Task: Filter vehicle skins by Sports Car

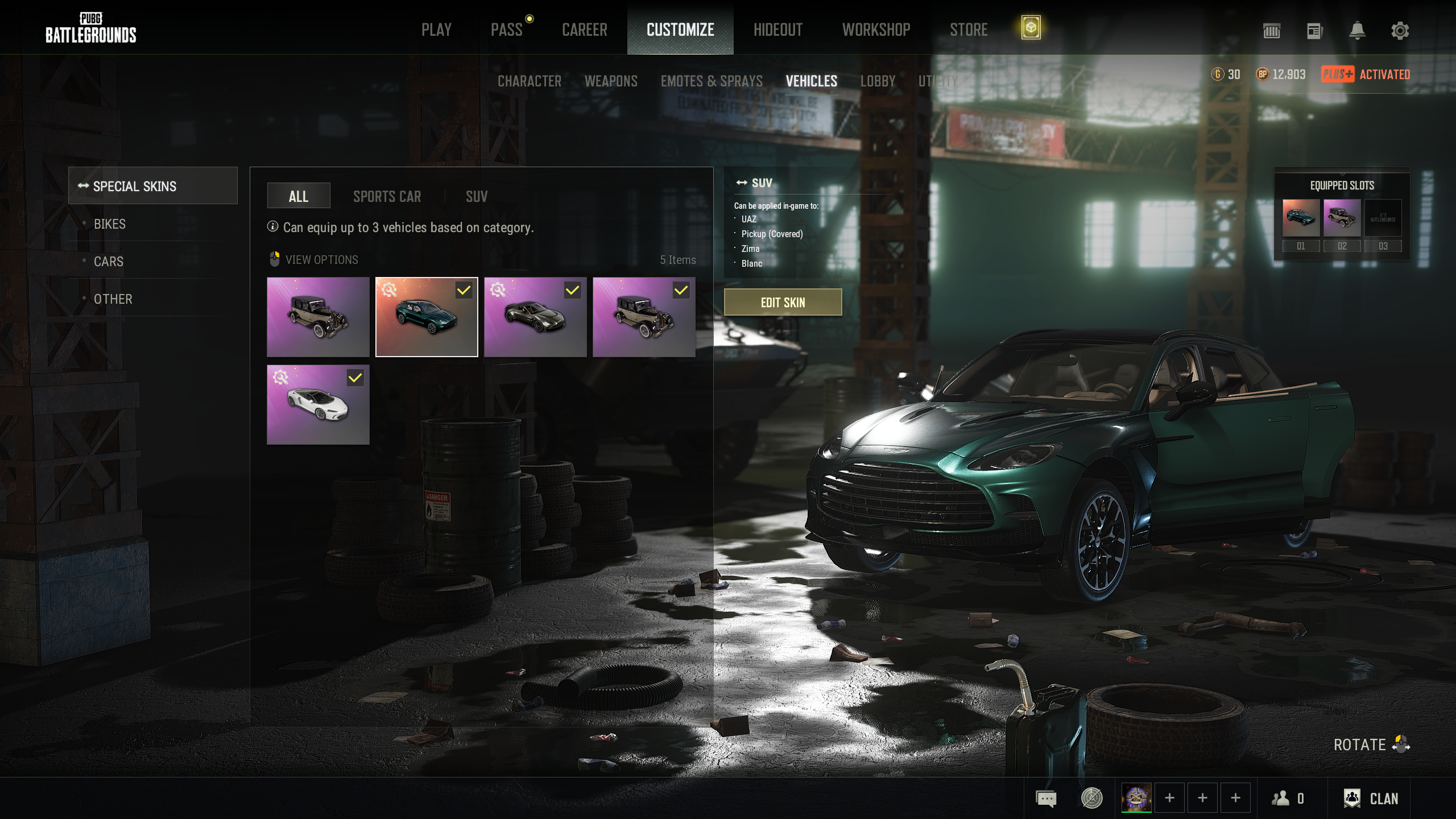Action: tap(387, 197)
